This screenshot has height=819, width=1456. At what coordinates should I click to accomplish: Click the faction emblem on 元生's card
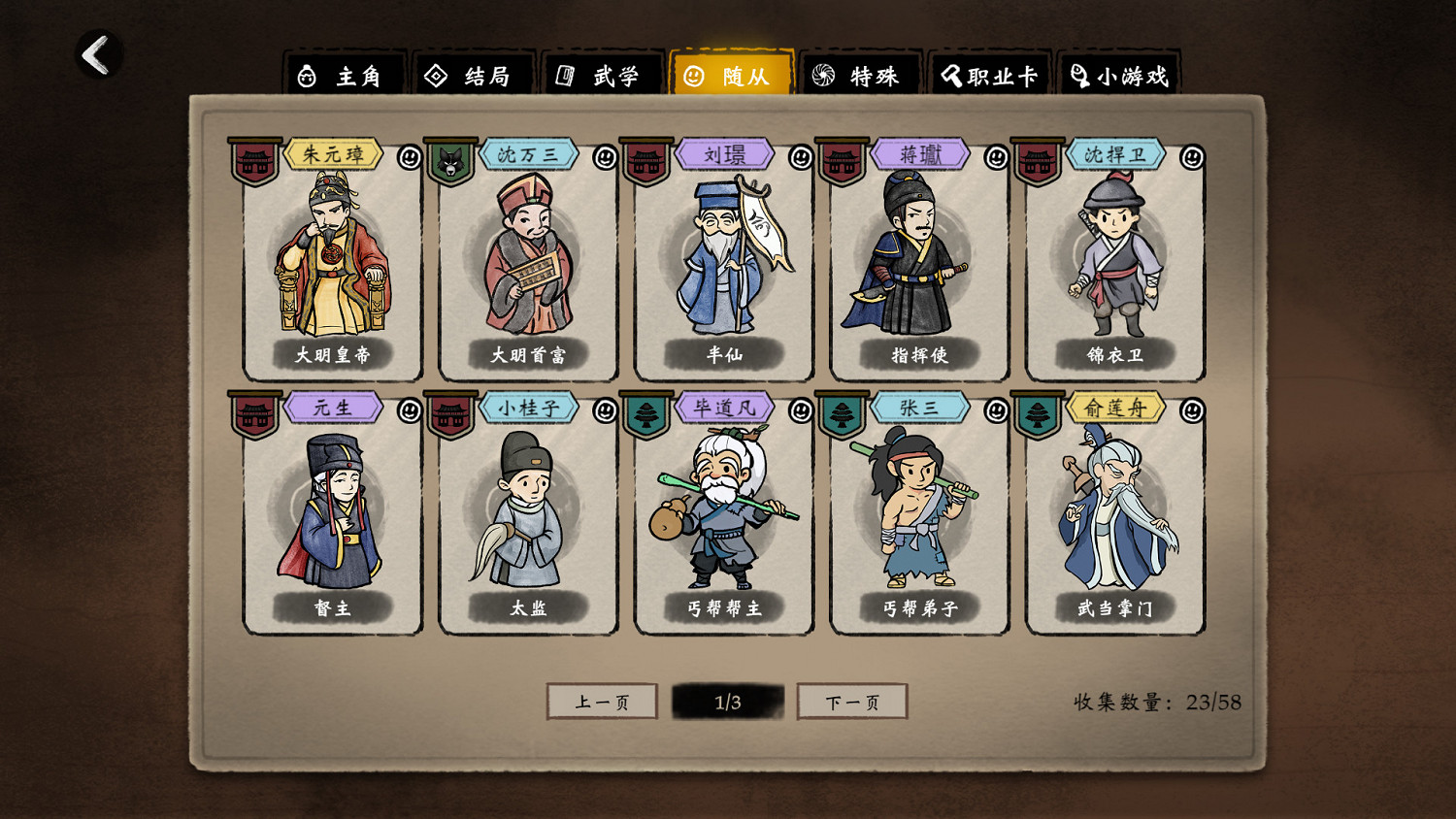pyautogui.click(x=252, y=414)
